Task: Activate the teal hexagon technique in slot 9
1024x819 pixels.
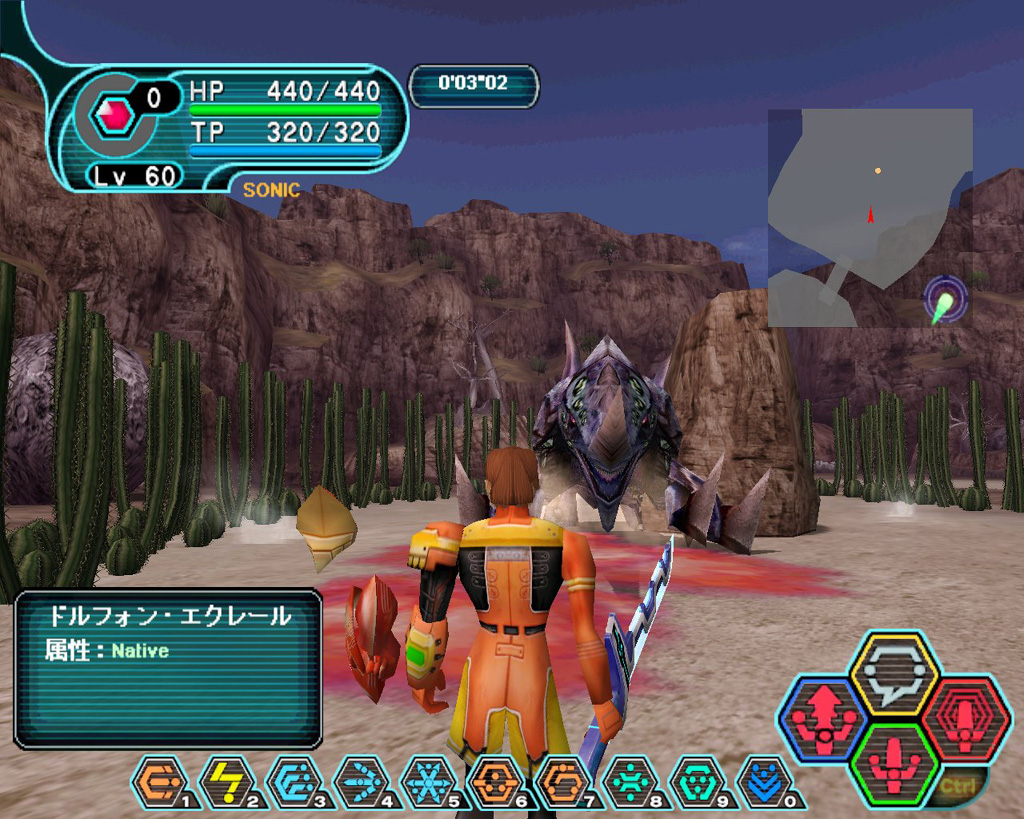Action: pos(697,782)
